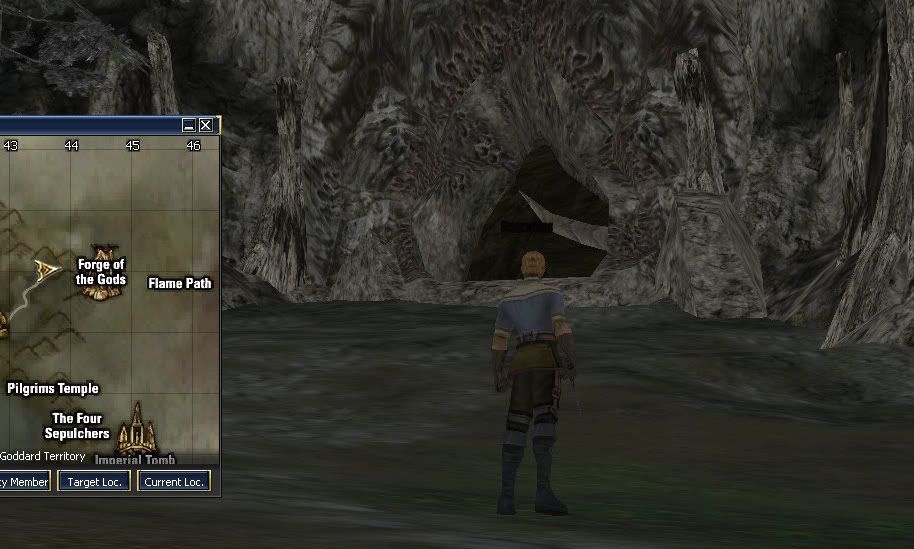
Task: Select the Flame Path map label
Action: point(180,283)
